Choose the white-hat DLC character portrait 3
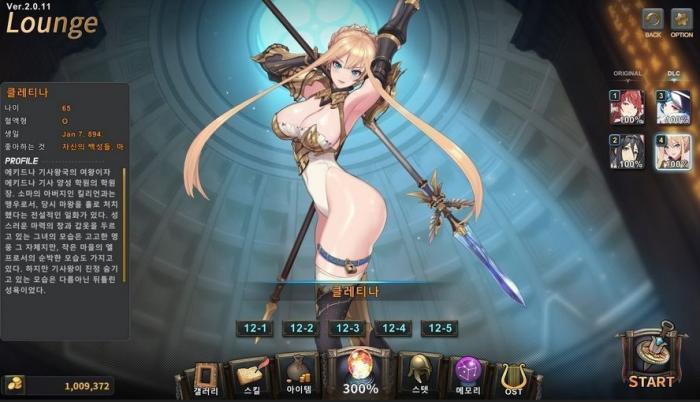This screenshot has height=402, width=700. tap(672, 106)
